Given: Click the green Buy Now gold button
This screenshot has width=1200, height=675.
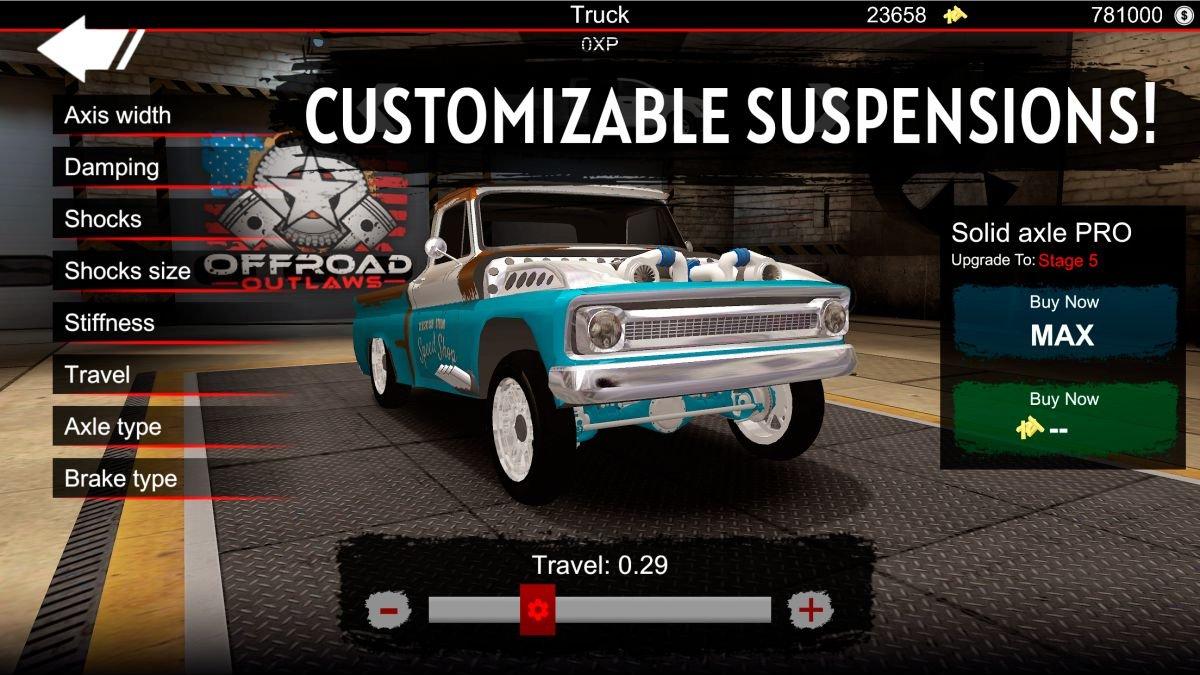Looking at the screenshot, I should pyautogui.click(x=1063, y=414).
